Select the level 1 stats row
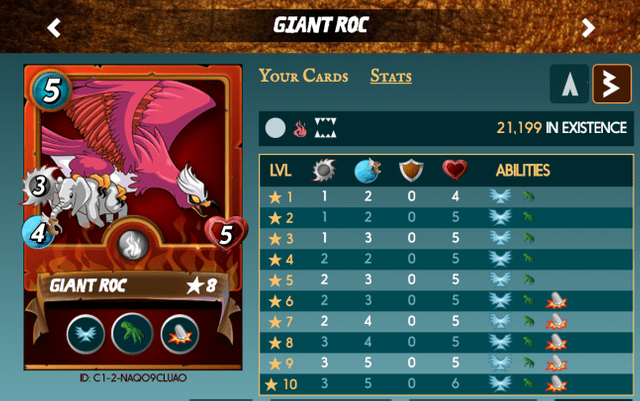The height and width of the screenshot is (401, 640). click(x=445, y=196)
